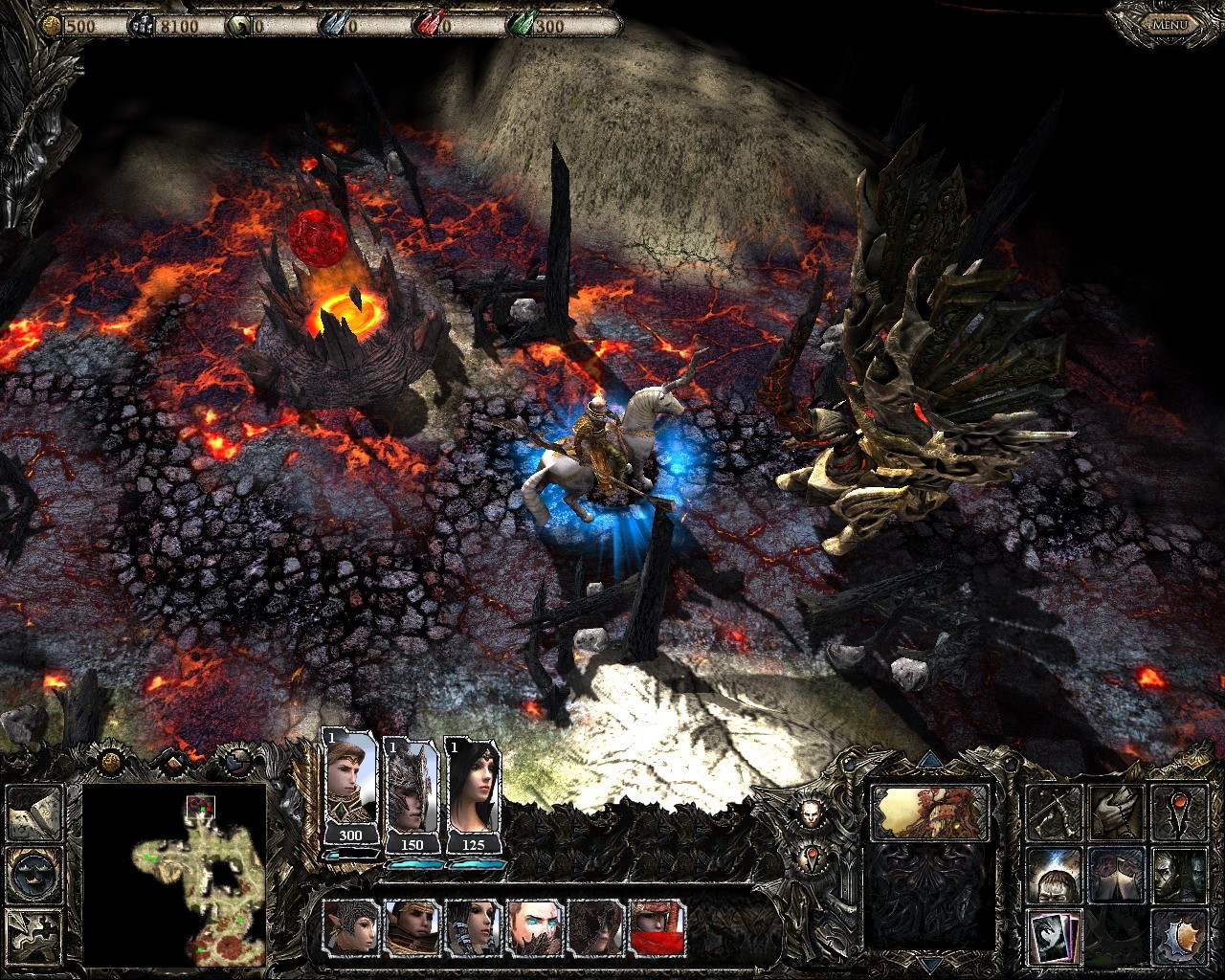Image resolution: width=1225 pixels, height=980 pixels.
Task: Open the game Menu button
Action: (1168, 23)
